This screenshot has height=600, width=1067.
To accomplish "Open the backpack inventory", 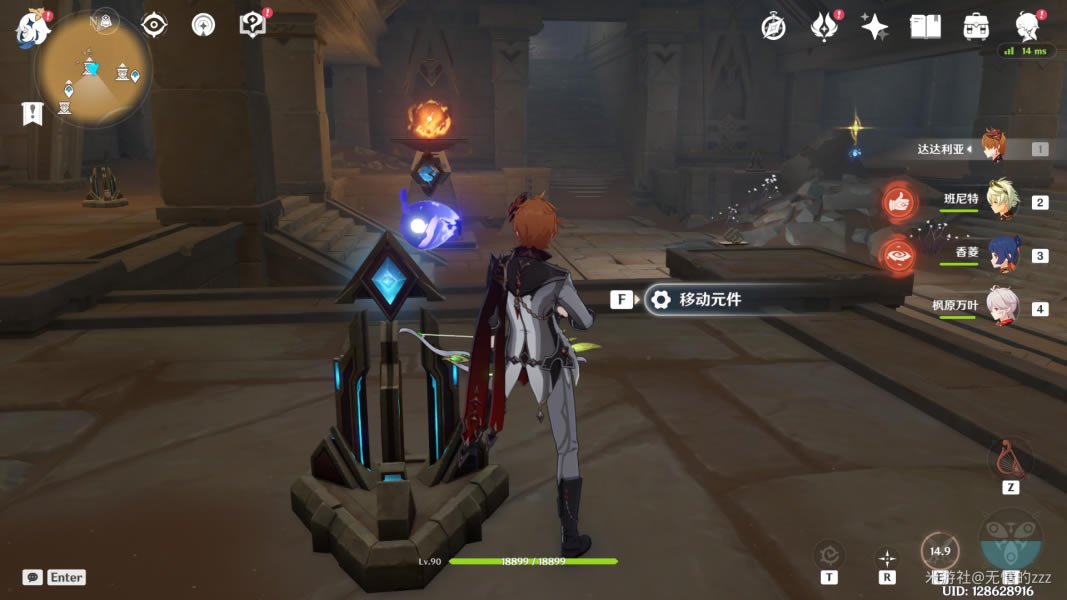I will [x=976, y=27].
